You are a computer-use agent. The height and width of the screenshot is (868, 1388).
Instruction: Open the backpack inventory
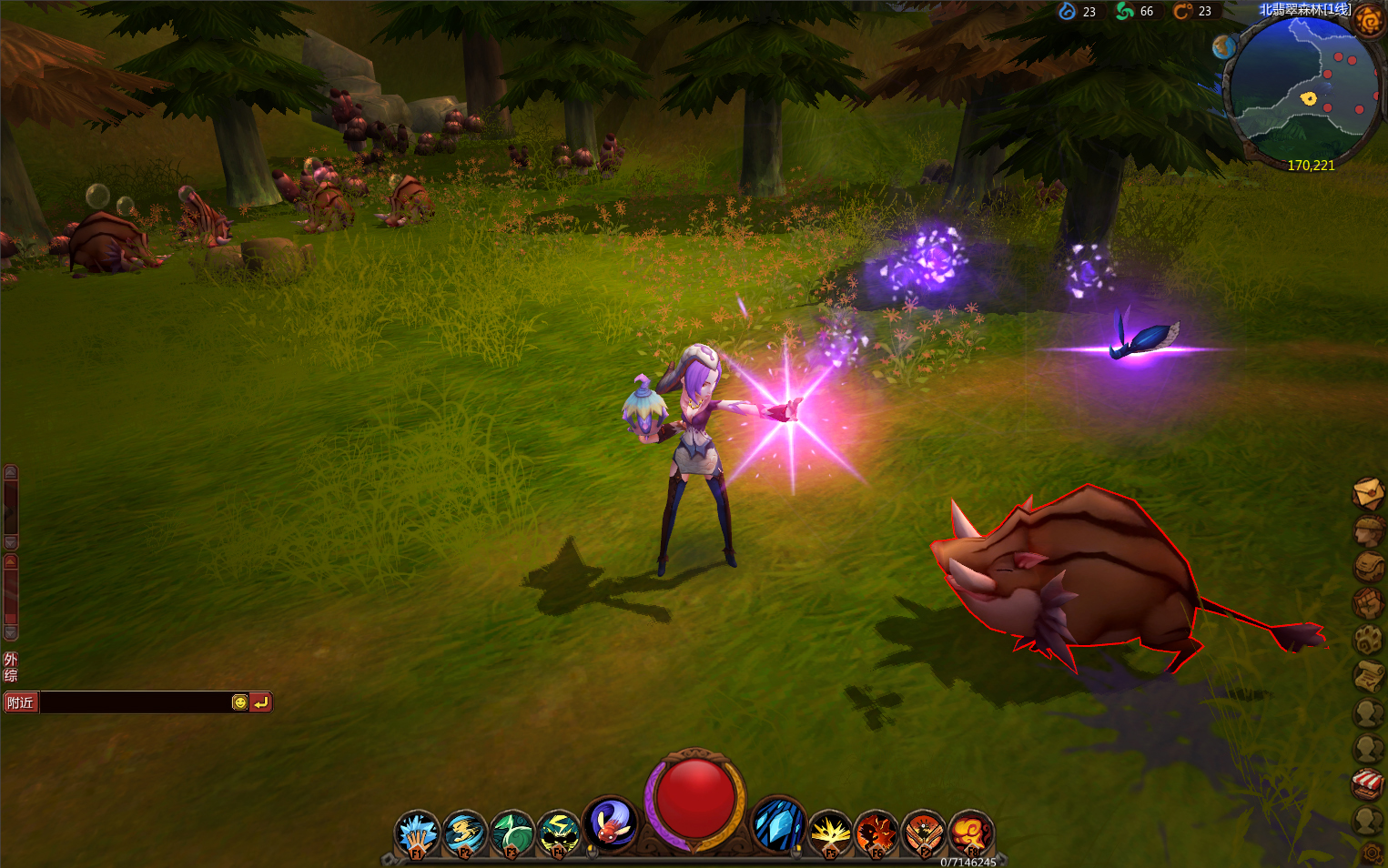click(1368, 566)
